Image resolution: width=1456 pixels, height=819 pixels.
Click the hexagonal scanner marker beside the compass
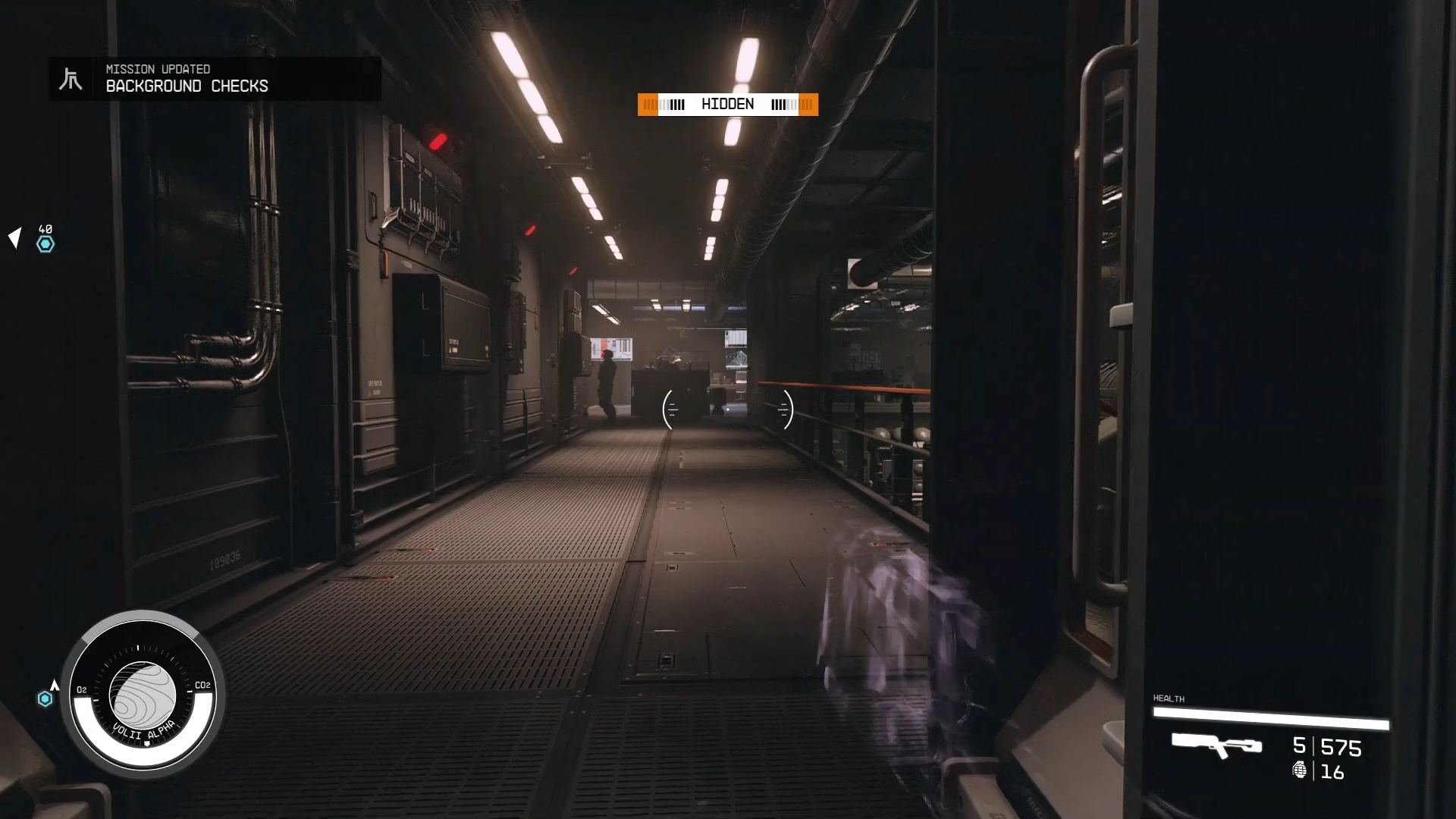click(45, 698)
